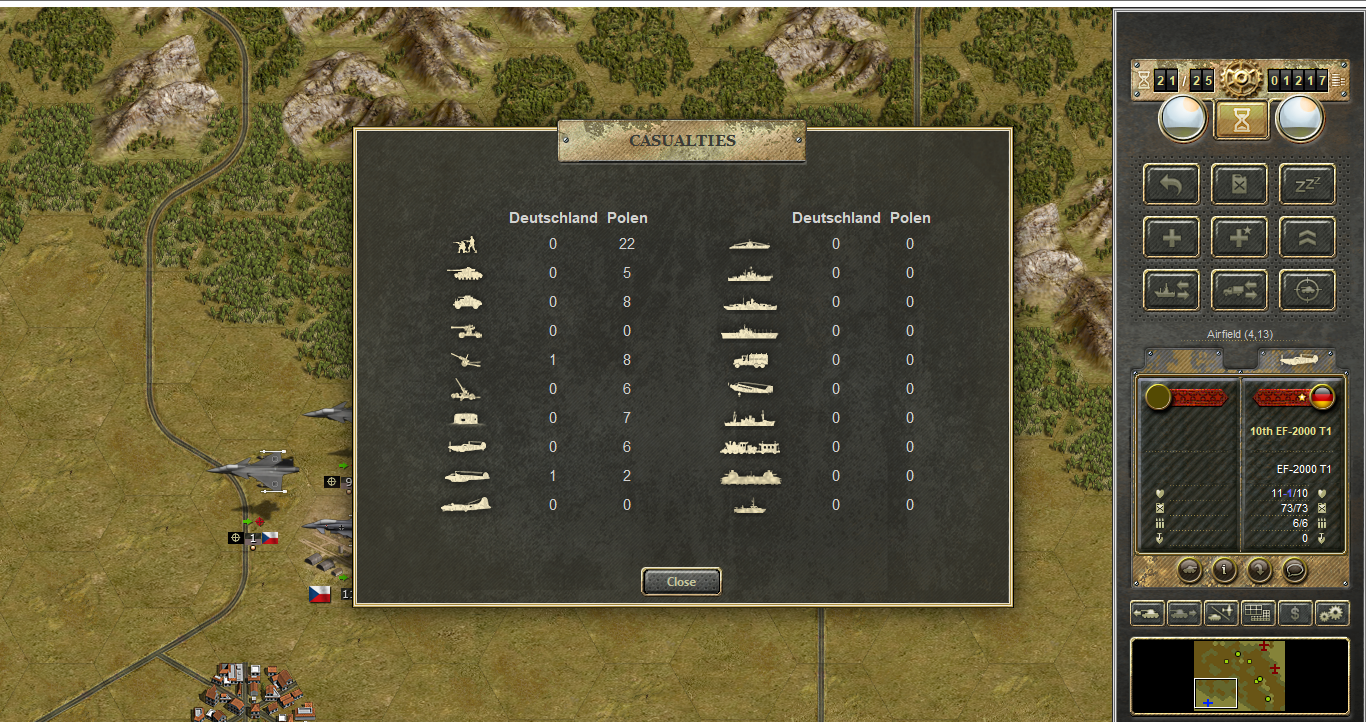
Task: Put the unit to sleep with the Zzz button
Action: click(1307, 184)
